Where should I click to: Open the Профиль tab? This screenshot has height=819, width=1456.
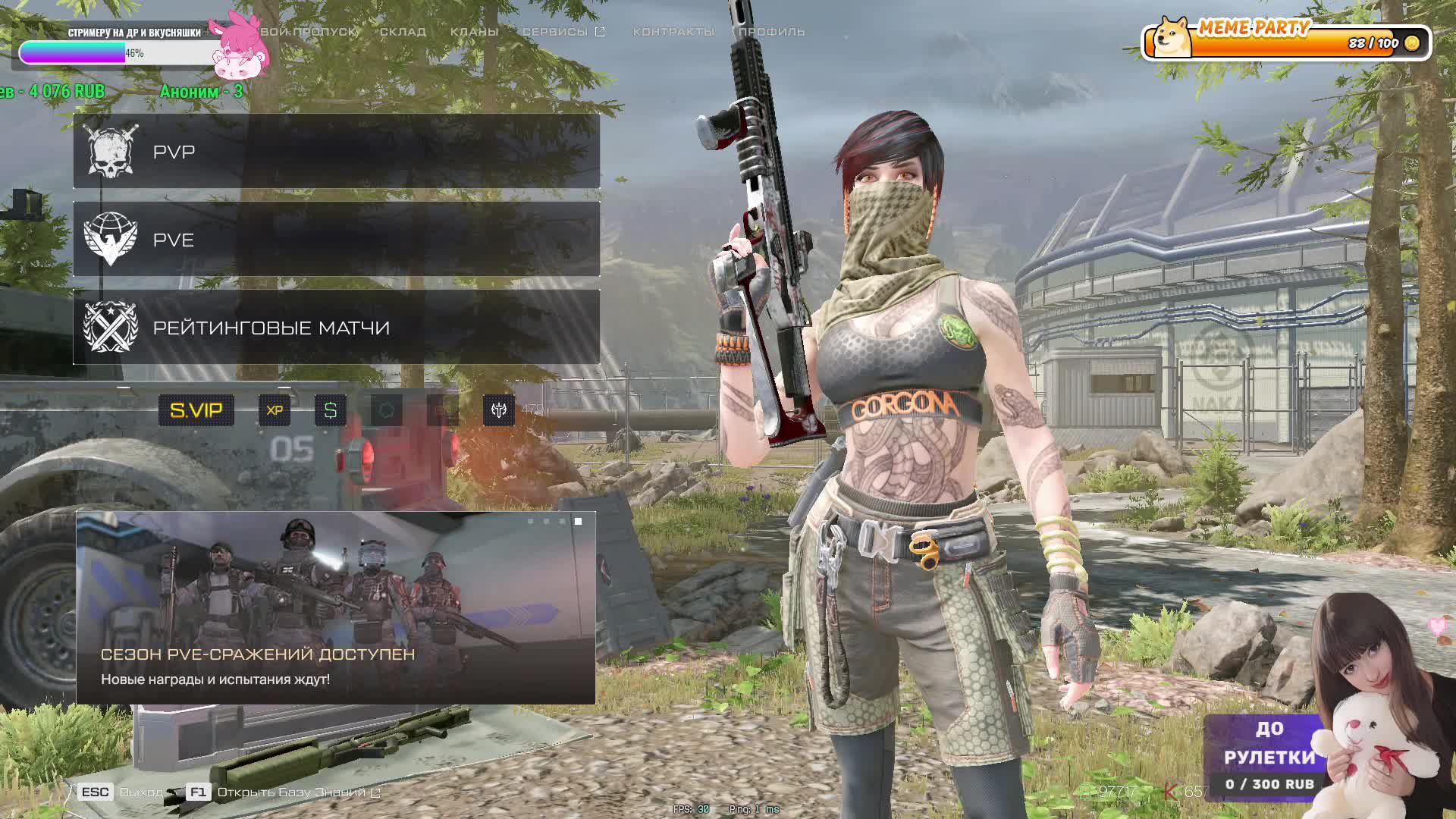tap(771, 32)
